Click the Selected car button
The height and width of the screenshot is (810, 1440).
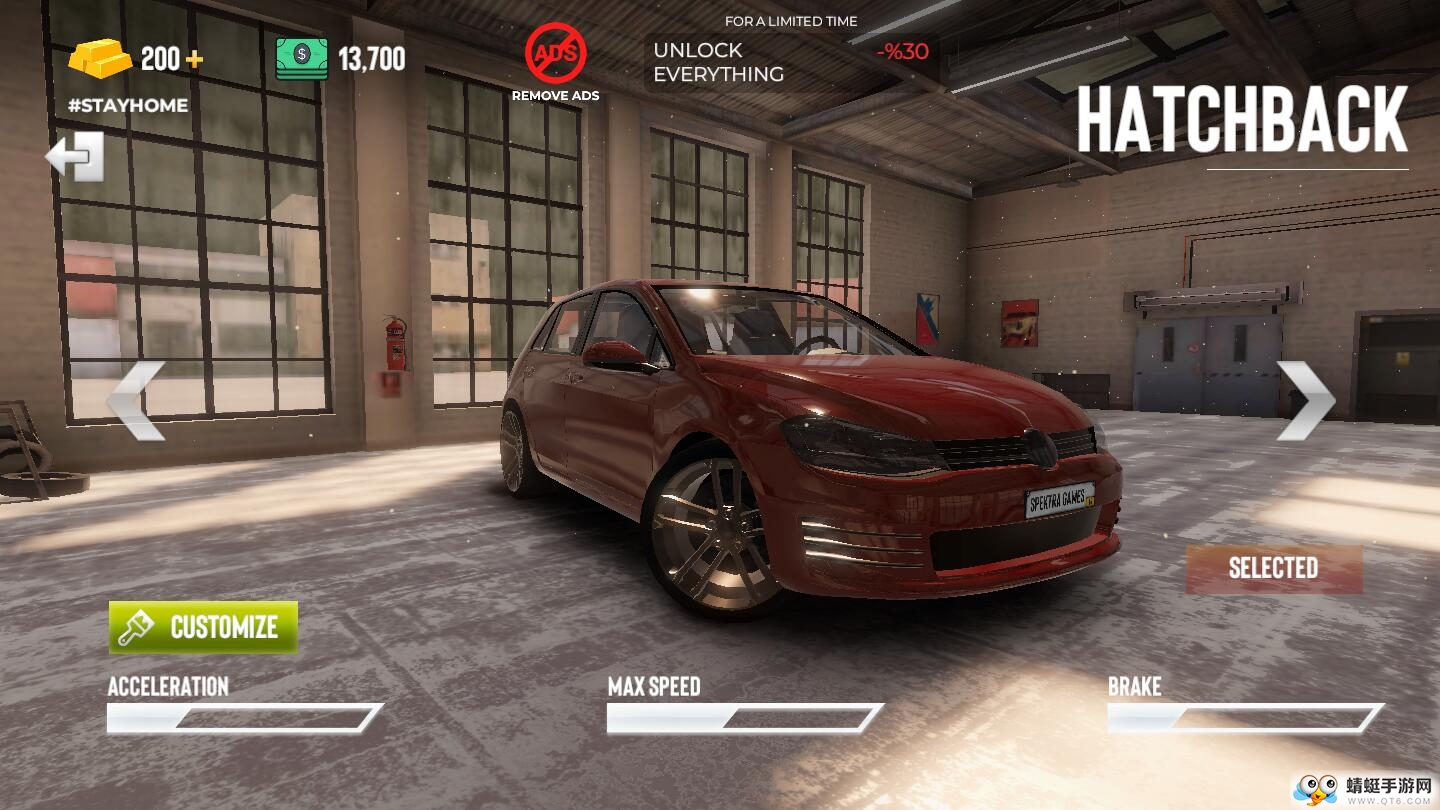point(1273,568)
